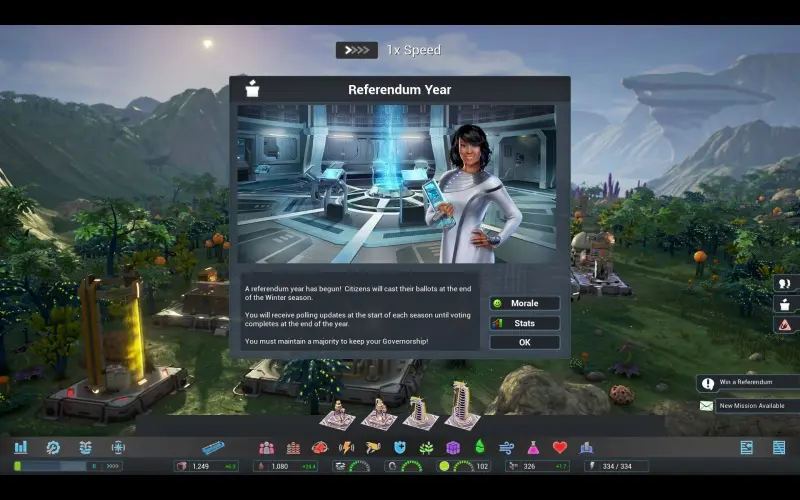Confirm the Referendum Year dialog with OK
800x500 pixels.
(524, 342)
